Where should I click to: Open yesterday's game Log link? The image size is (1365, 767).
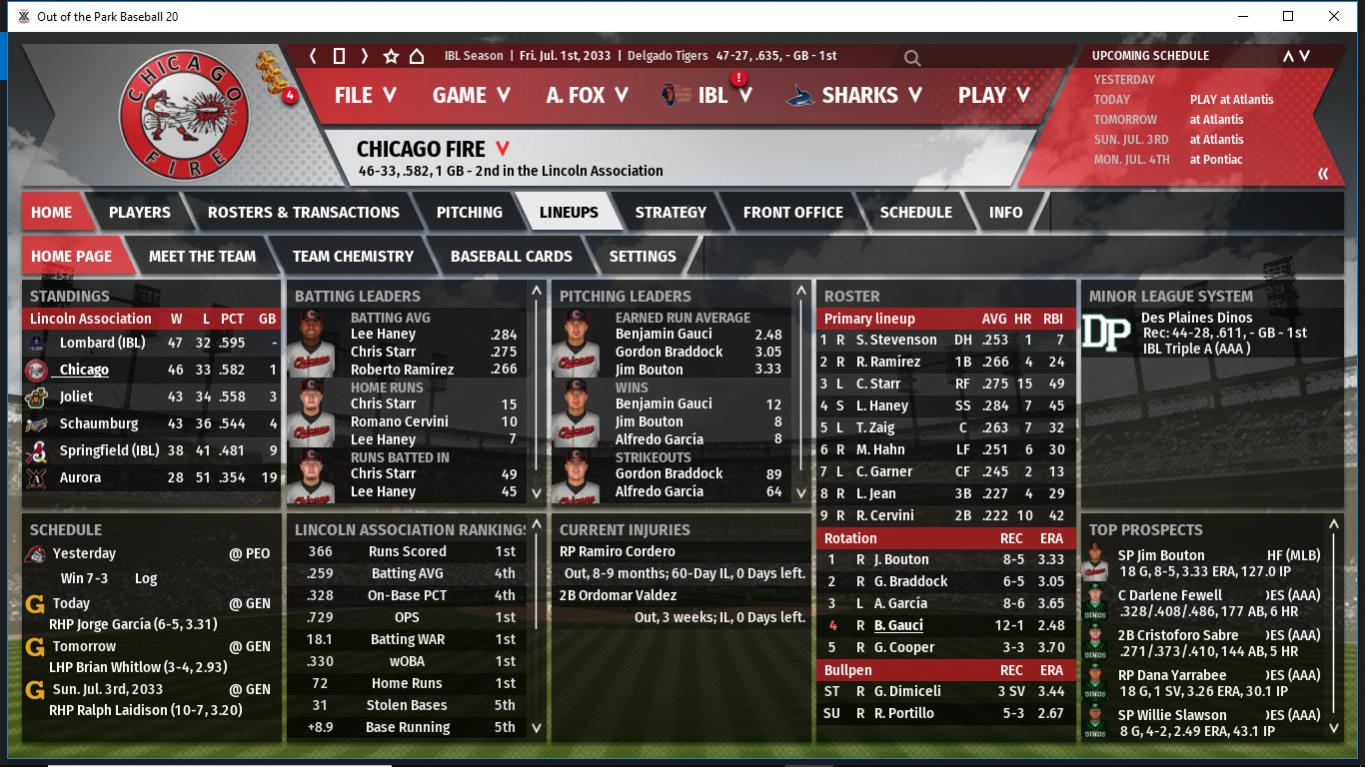tap(146, 578)
